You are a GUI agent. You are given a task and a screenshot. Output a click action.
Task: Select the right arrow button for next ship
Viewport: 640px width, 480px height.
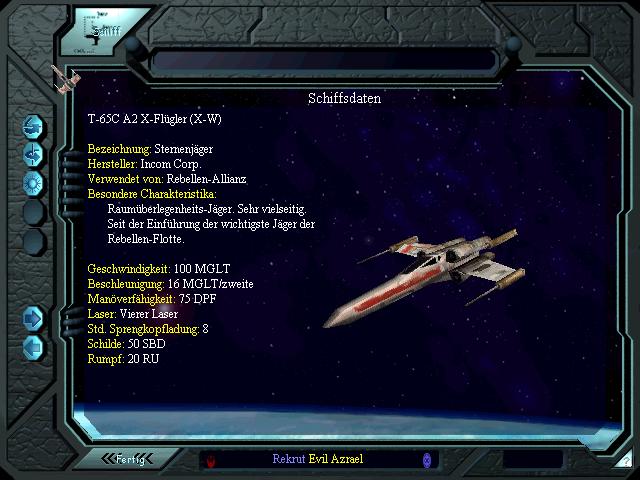coord(34,318)
